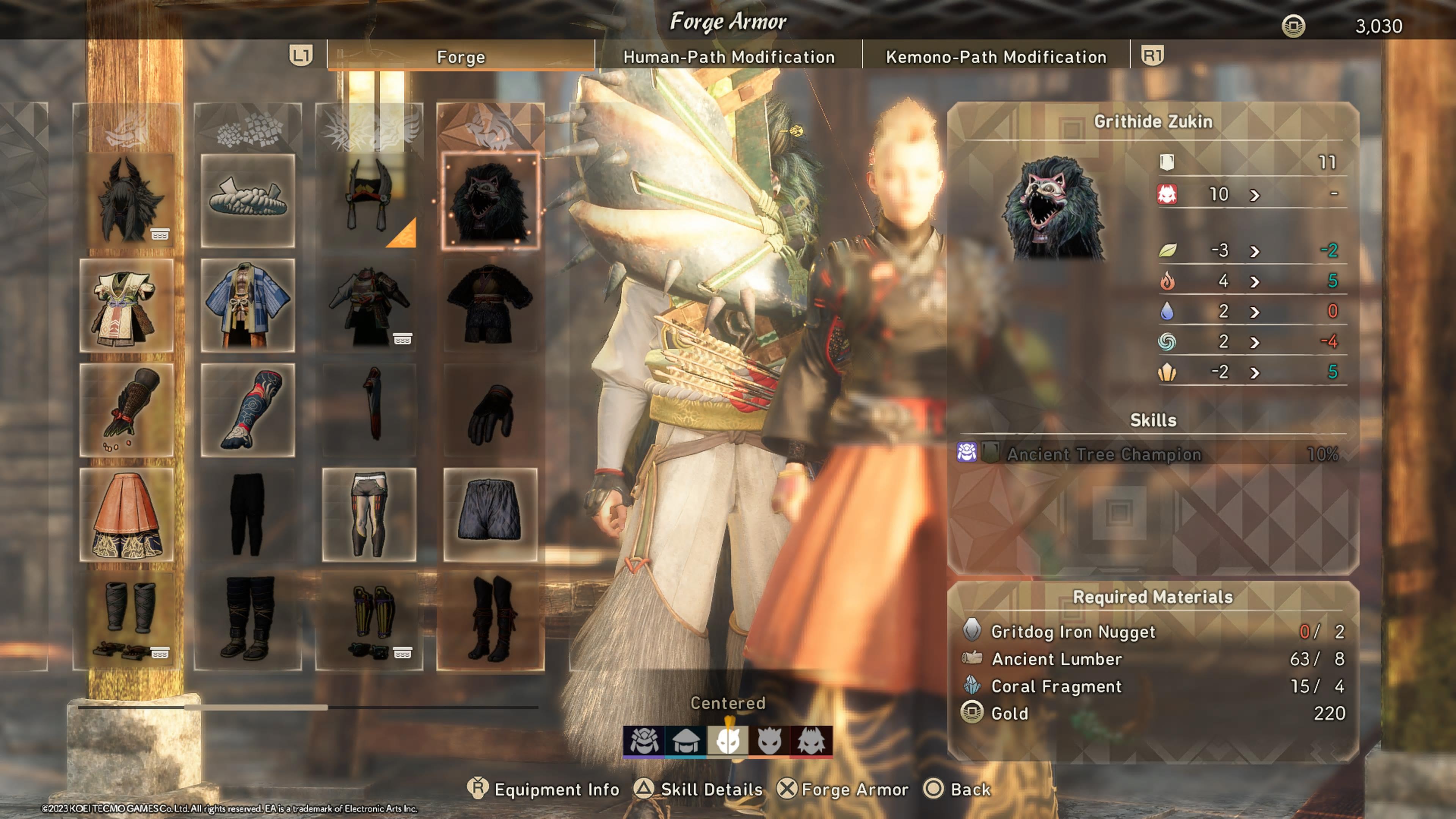Switch to the Forge tab
Viewport: 1456px width, 819px height.
(461, 57)
